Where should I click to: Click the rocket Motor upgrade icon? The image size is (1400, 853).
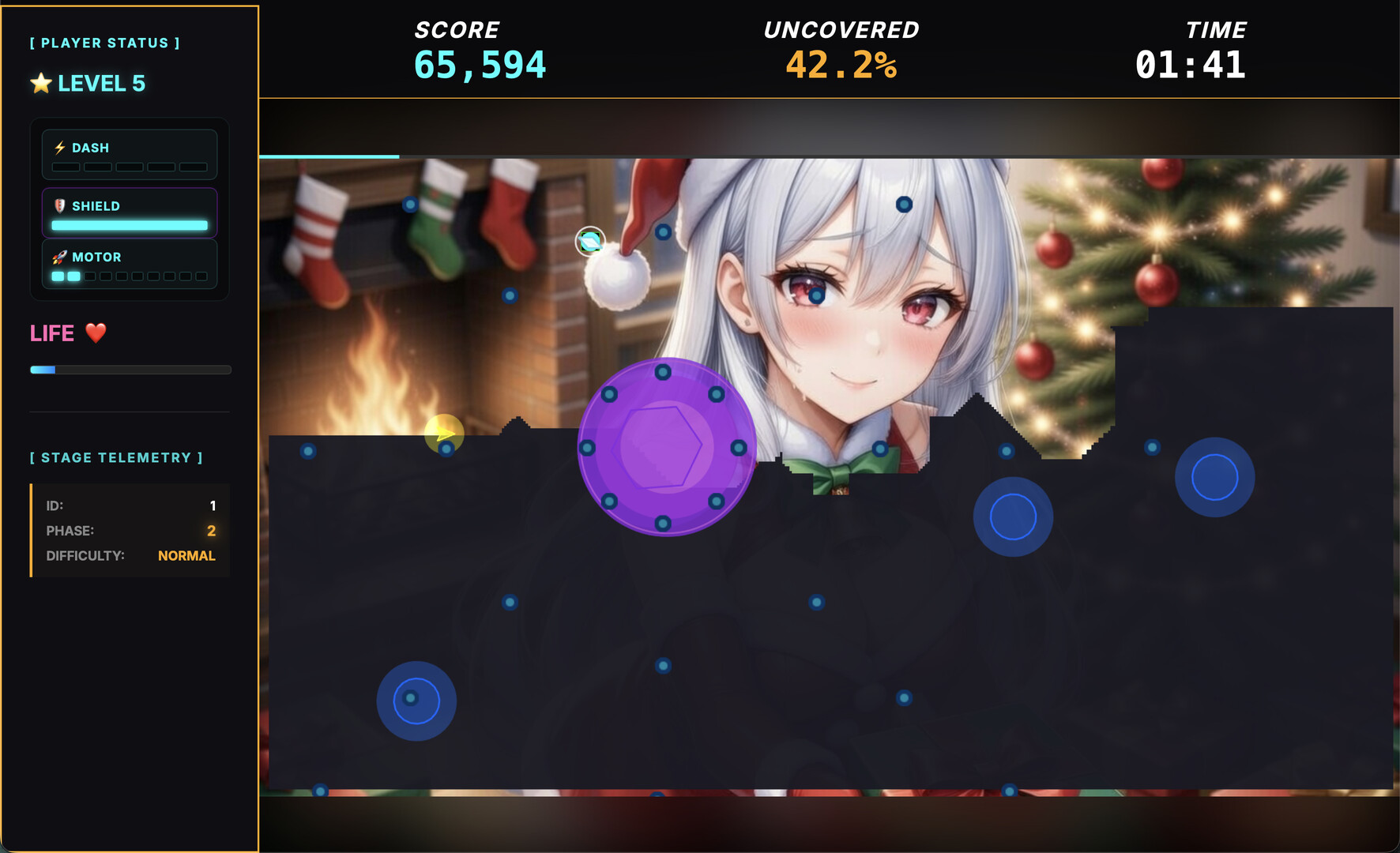58,256
